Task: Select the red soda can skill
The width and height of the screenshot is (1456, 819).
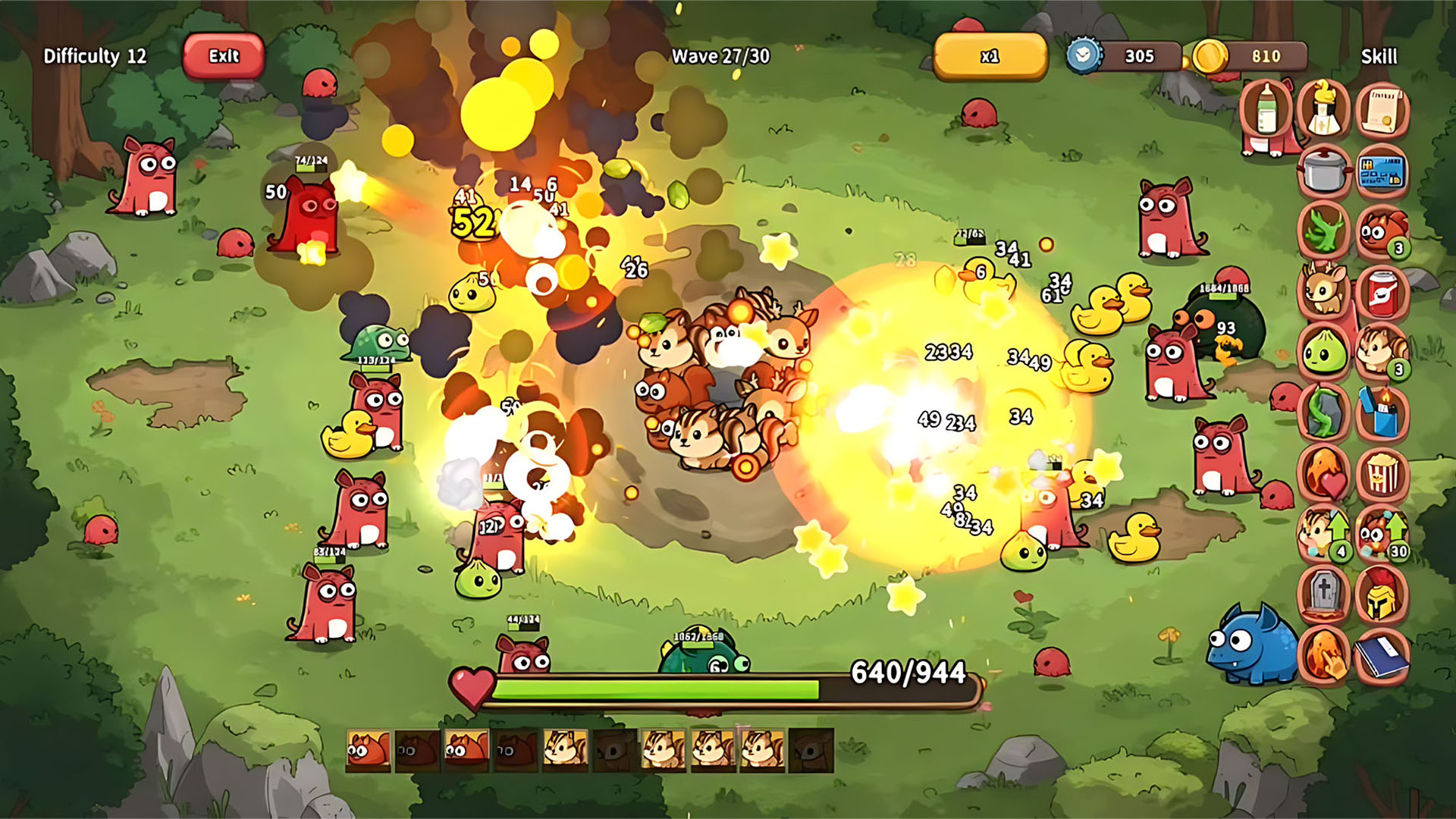Action: click(x=1382, y=291)
